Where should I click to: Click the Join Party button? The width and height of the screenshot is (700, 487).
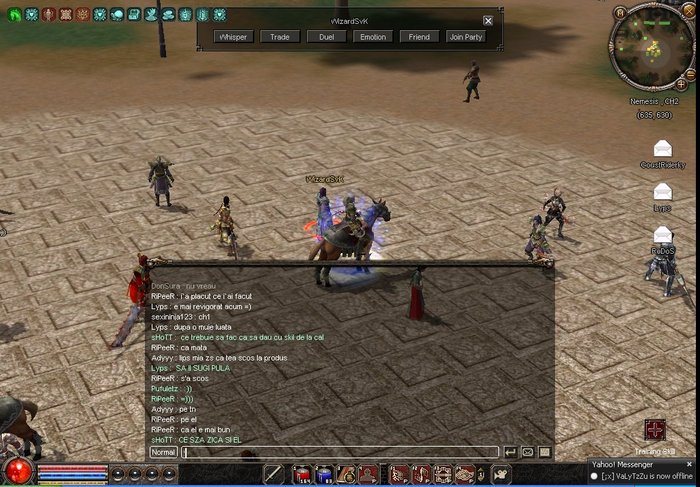tap(467, 37)
